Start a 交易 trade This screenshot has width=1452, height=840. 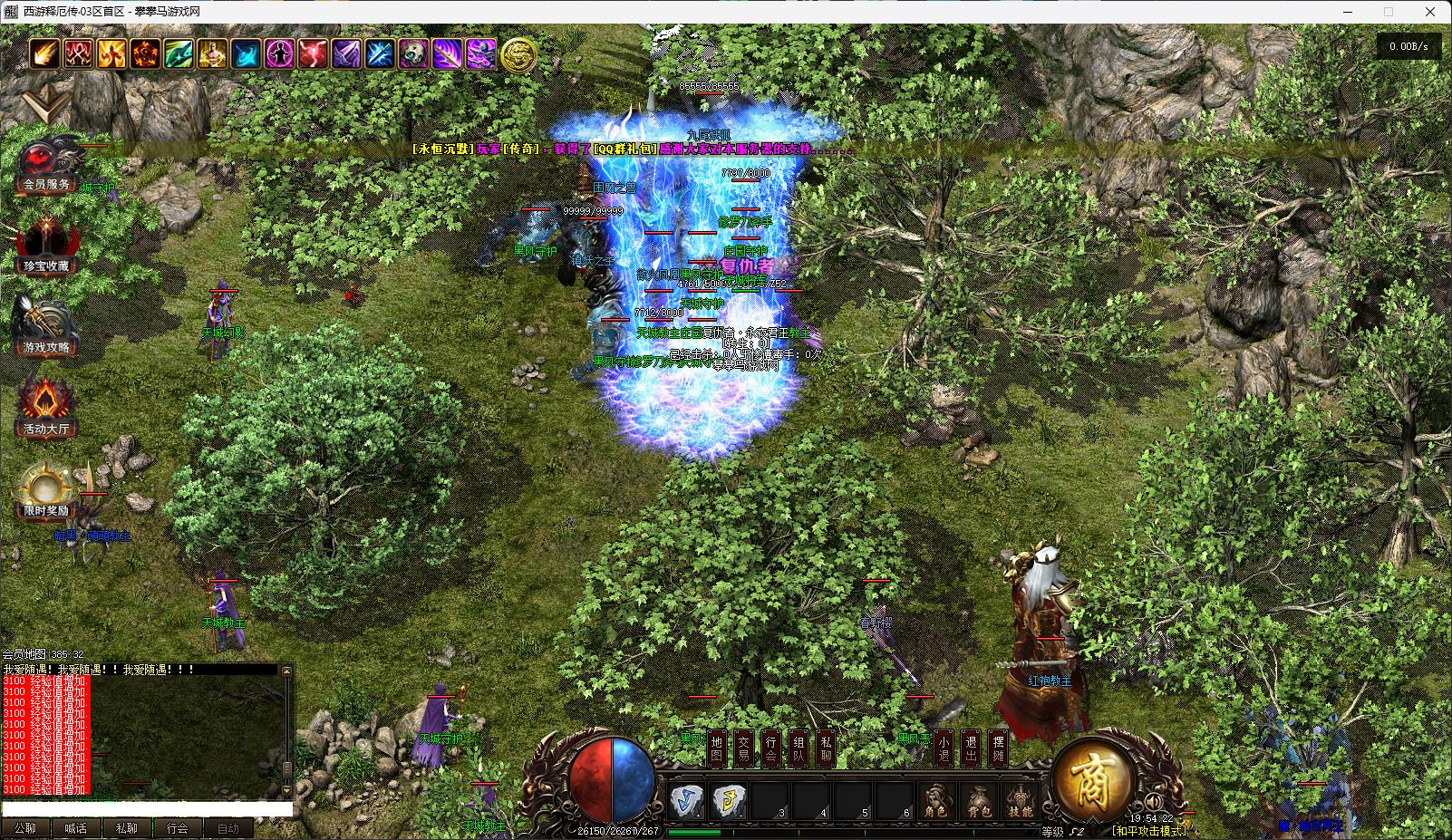(x=744, y=748)
